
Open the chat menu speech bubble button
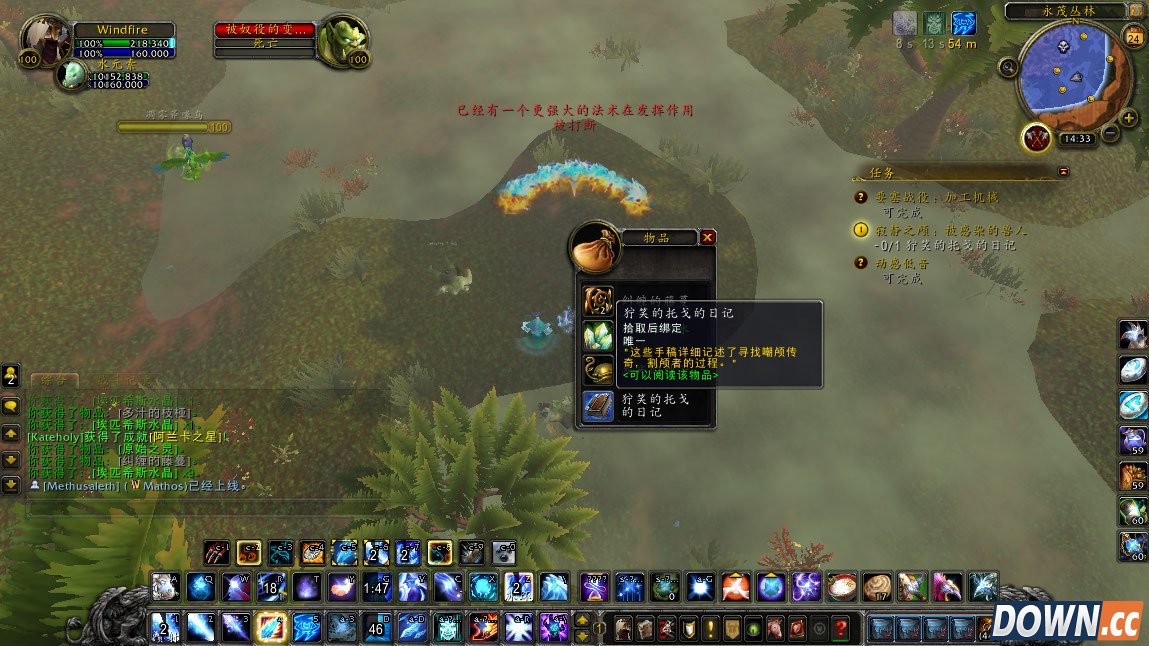point(11,406)
